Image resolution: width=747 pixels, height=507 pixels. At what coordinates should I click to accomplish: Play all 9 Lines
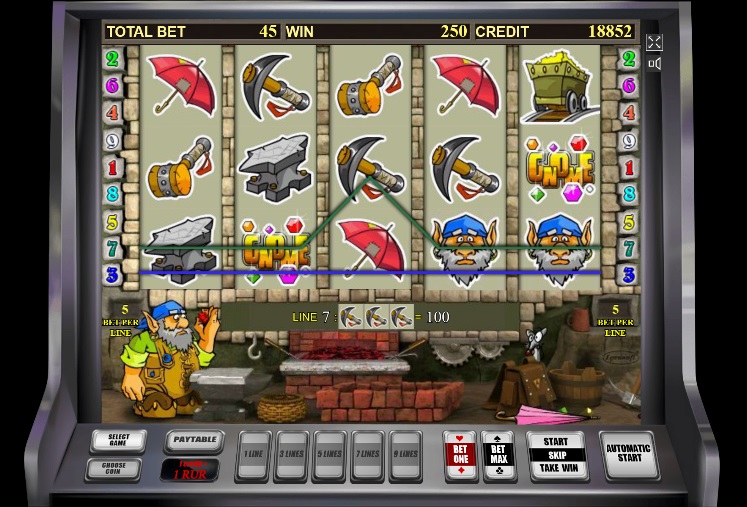(x=405, y=456)
